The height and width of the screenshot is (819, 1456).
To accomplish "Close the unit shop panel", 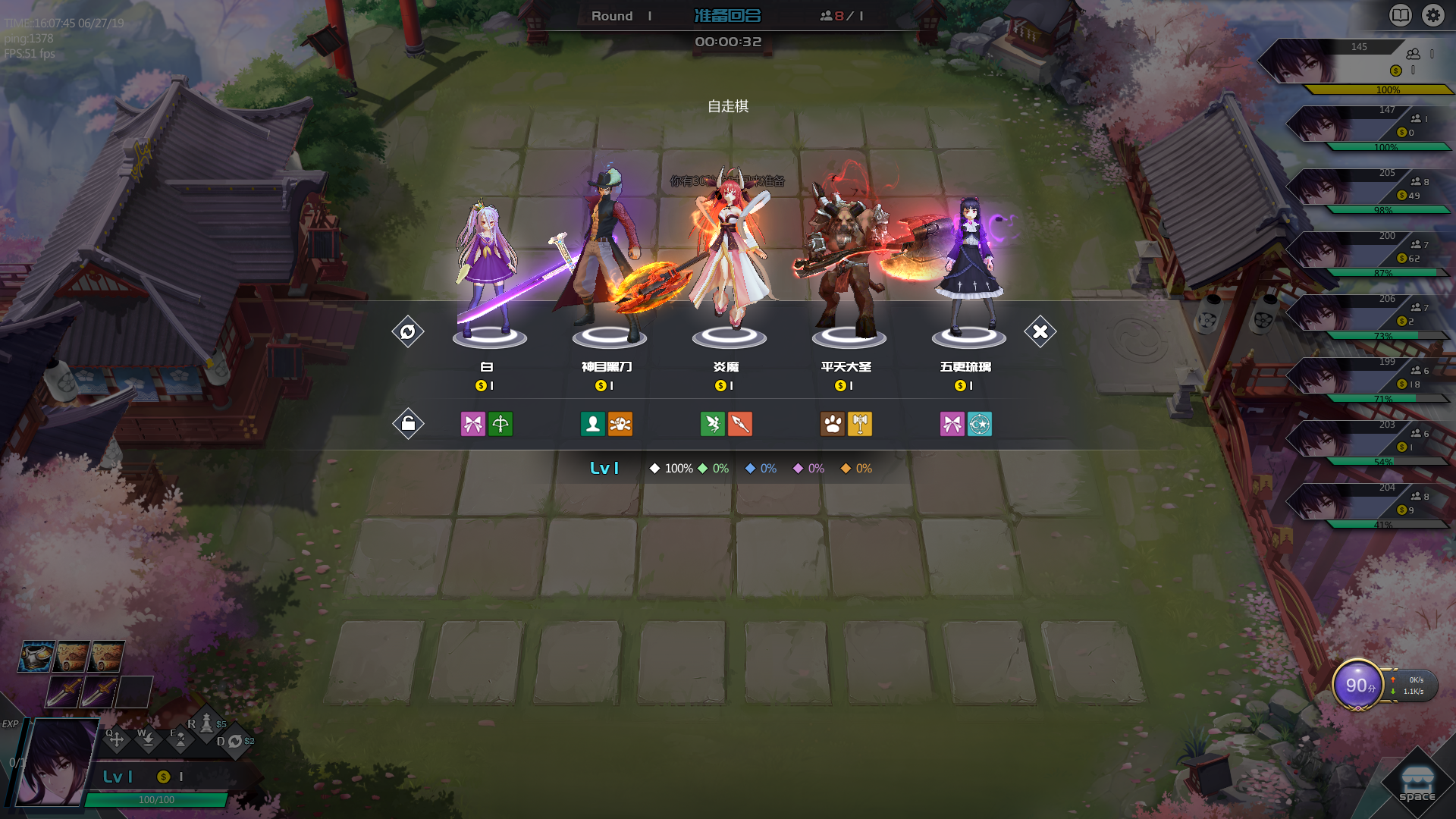I will pos(1040,331).
